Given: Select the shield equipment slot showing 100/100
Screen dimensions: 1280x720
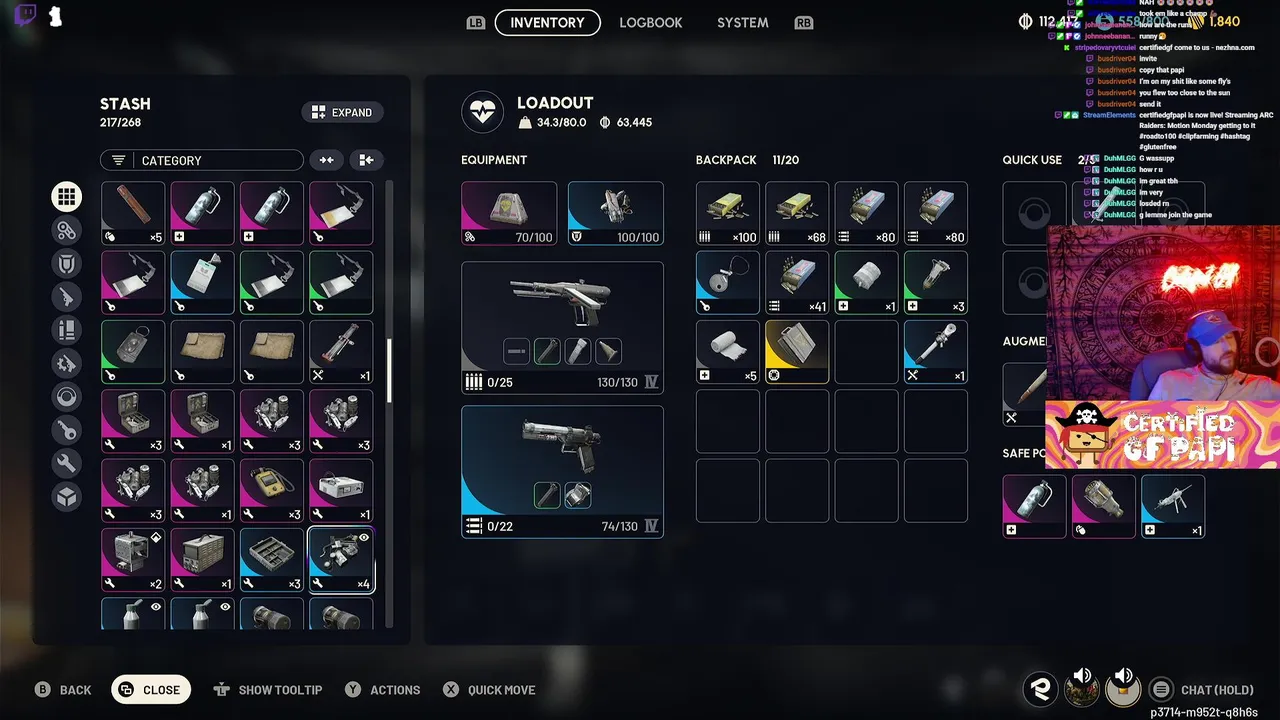Looking at the screenshot, I should [x=615, y=213].
